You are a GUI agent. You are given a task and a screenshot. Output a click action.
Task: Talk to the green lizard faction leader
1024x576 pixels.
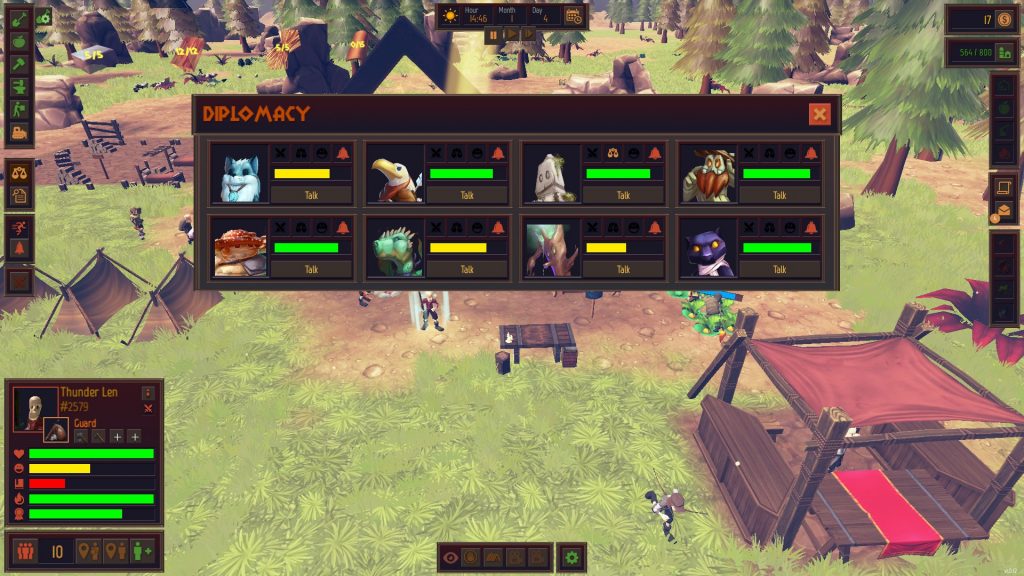click(467, 269)
